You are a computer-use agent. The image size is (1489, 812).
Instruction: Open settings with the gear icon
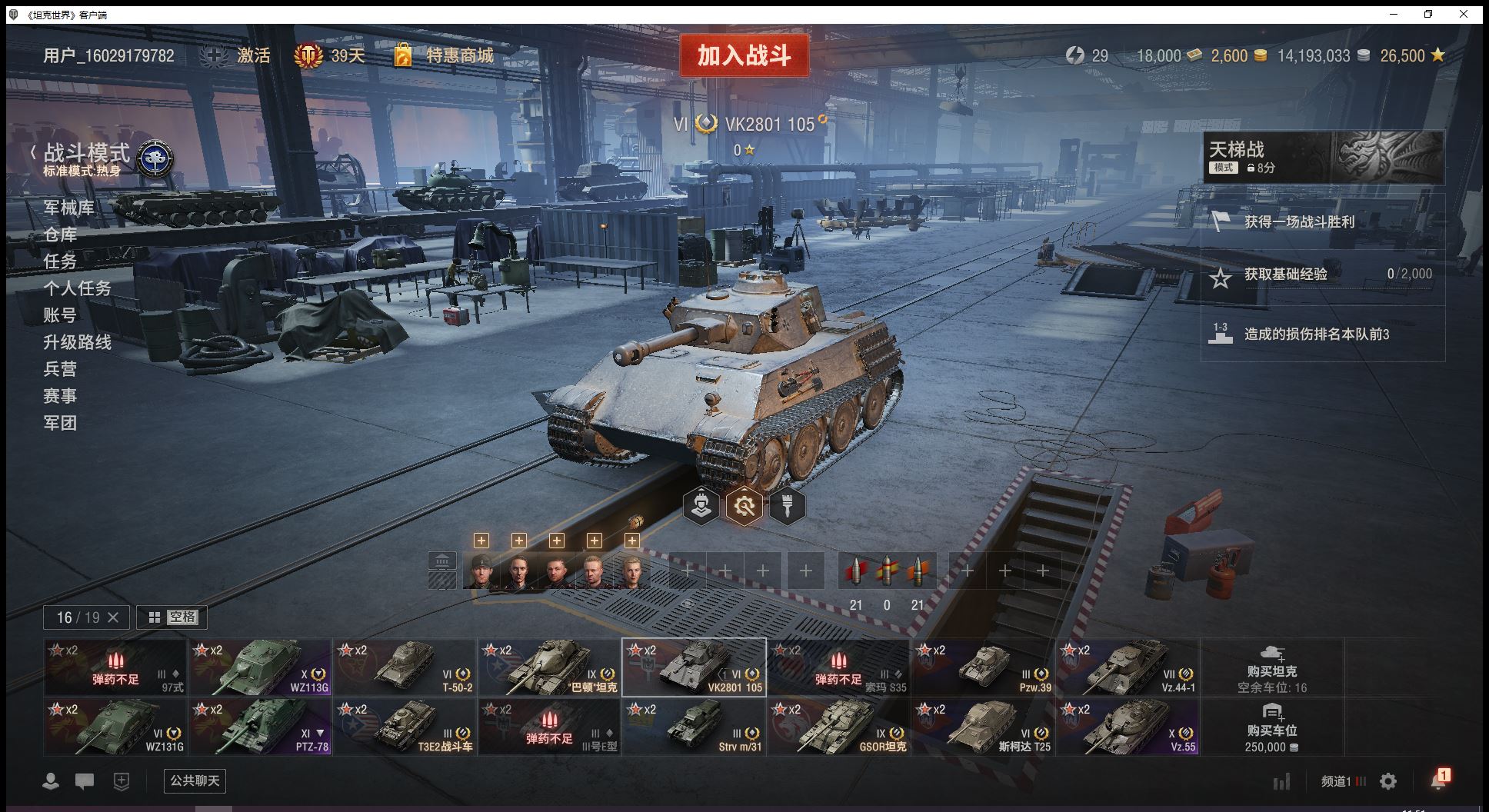click(x=1388, y=781)
